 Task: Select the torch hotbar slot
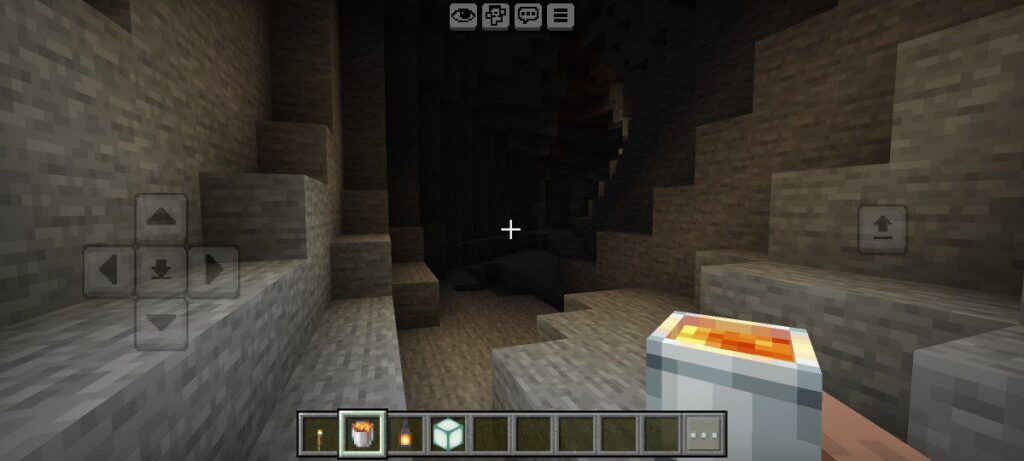[318, 434]
